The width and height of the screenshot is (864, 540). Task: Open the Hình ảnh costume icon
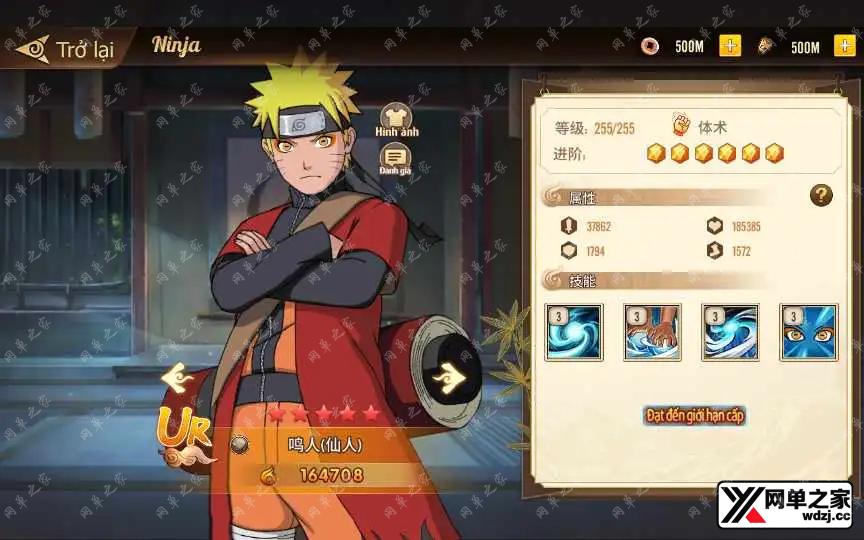pyautogui.click(x=396, y=118)
